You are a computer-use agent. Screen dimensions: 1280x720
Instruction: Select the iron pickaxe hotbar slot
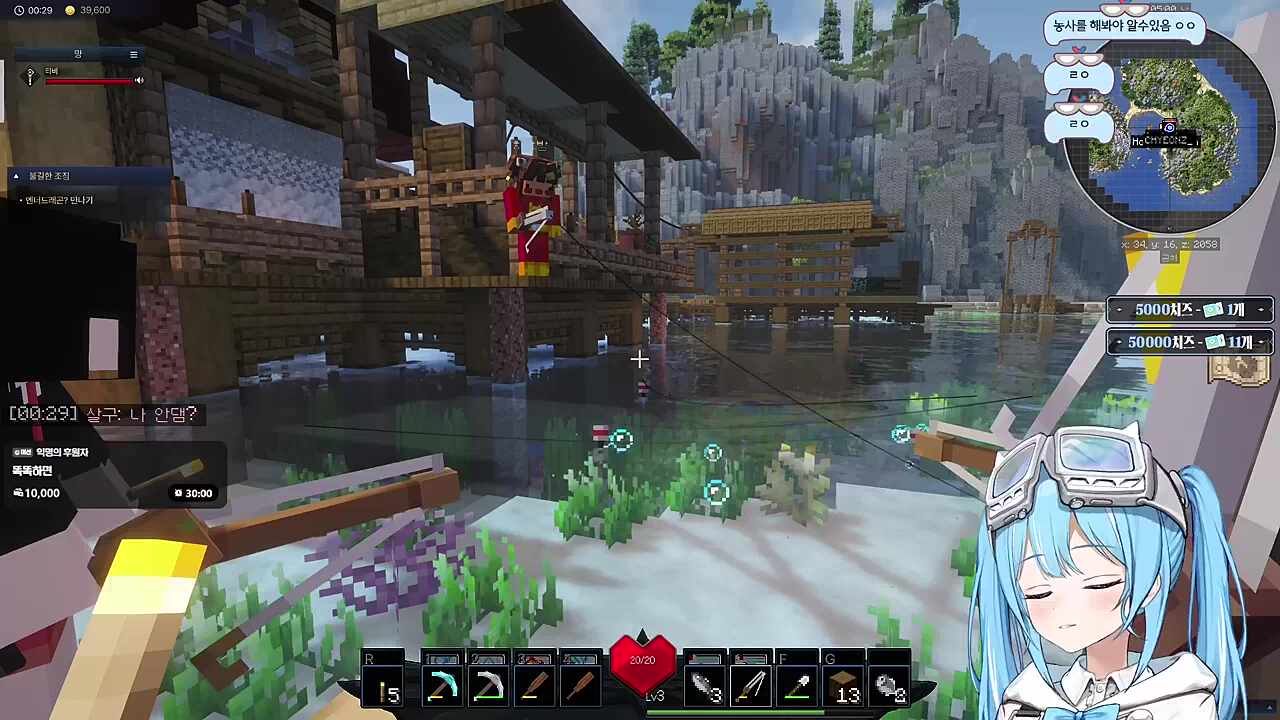488,686
